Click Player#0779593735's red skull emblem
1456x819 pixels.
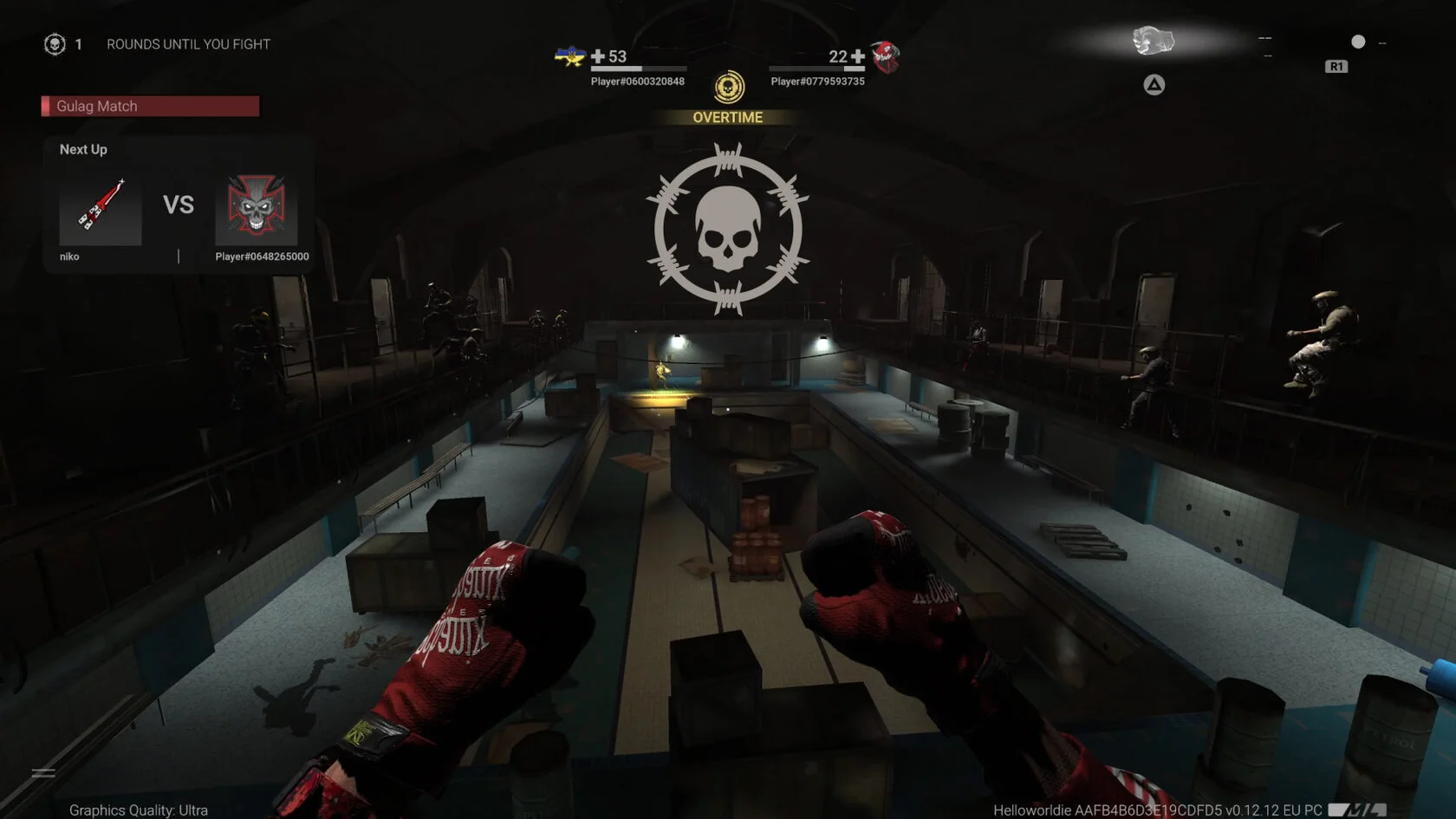[x=886, y=57]
